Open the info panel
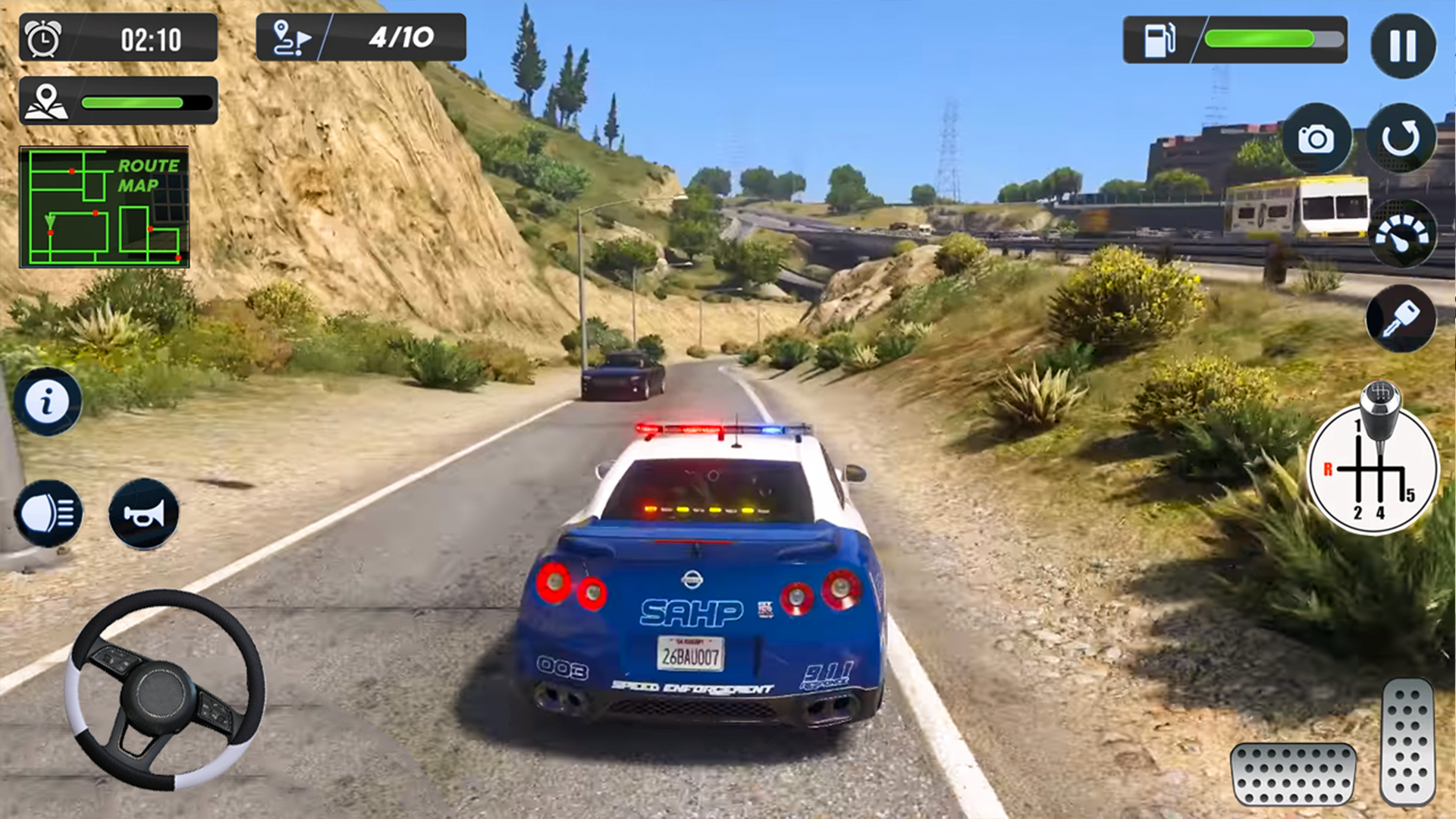 click(x=48, y=400)
